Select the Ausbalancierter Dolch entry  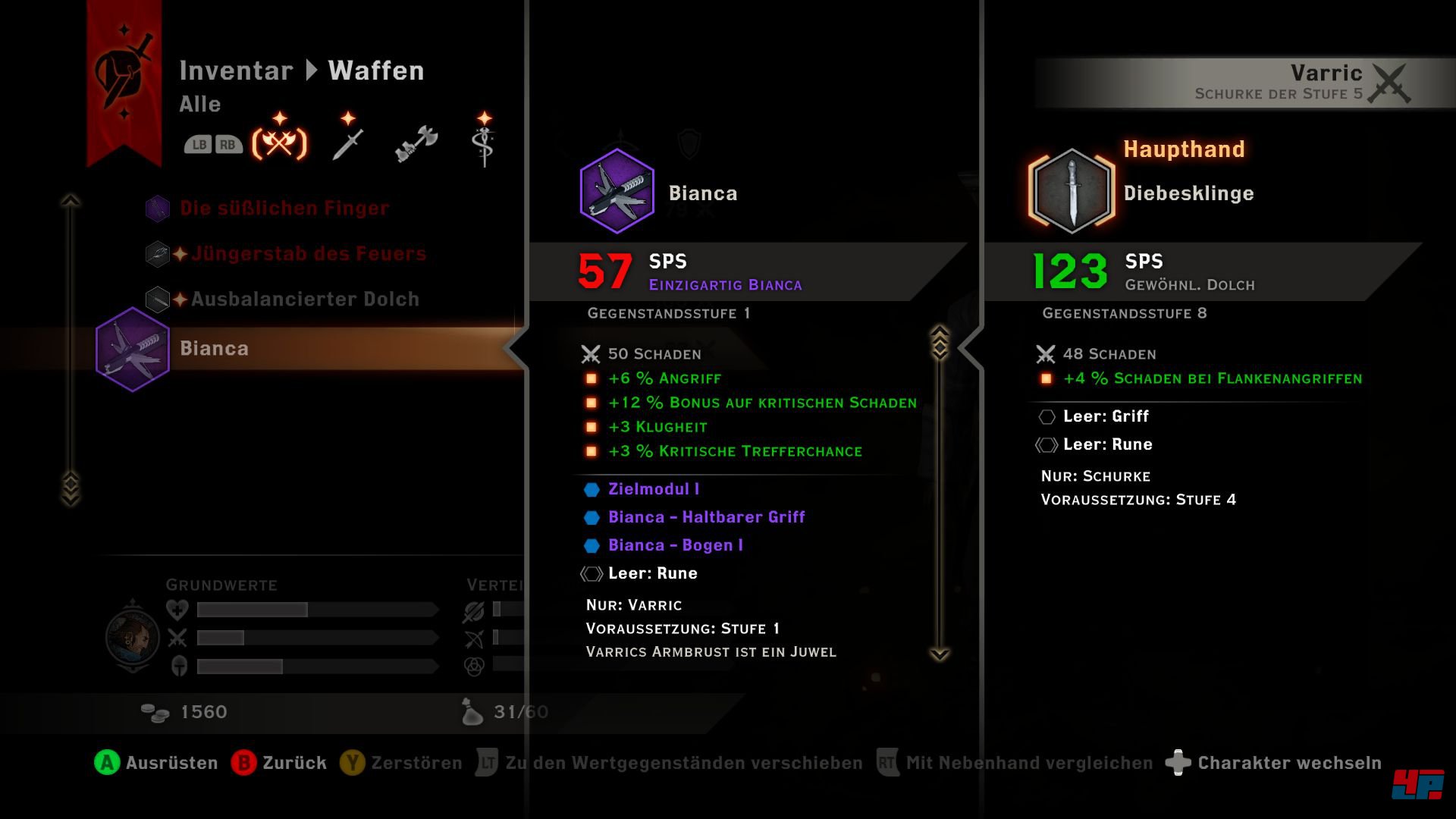pyautogui.click(x=304, y=300)
